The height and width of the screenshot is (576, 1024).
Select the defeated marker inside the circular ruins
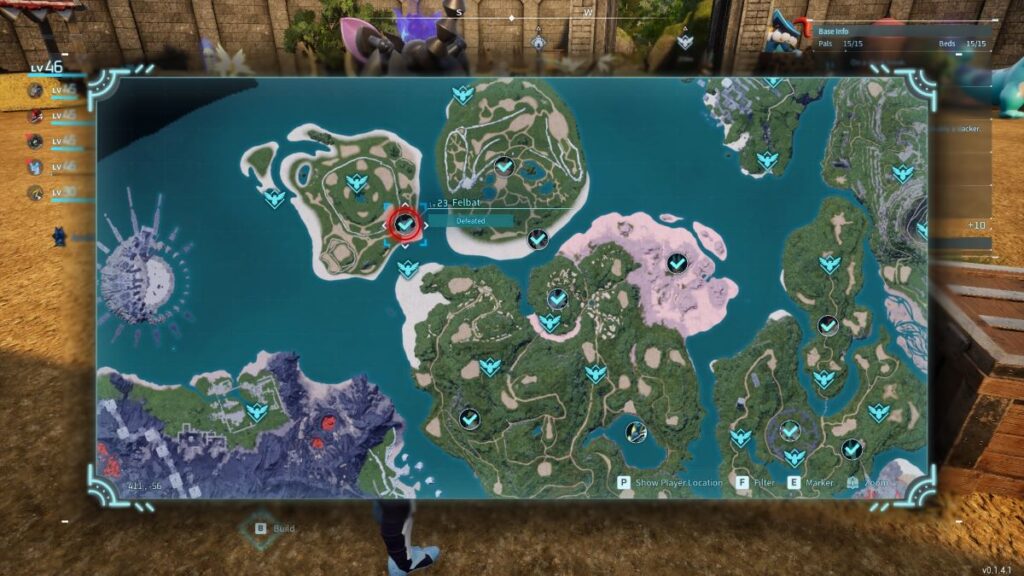(x=790, y=431)
